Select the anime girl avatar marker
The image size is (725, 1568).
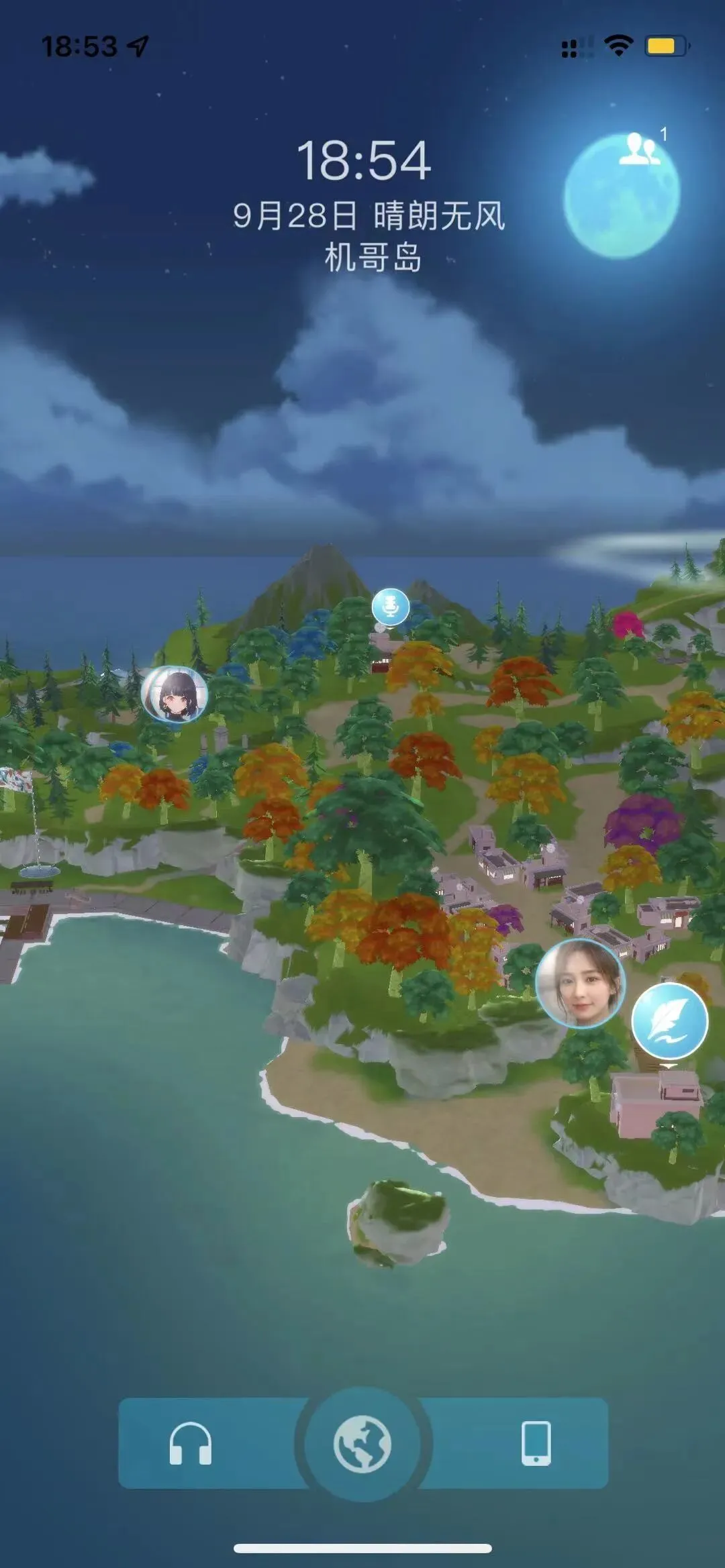(175, 694)
